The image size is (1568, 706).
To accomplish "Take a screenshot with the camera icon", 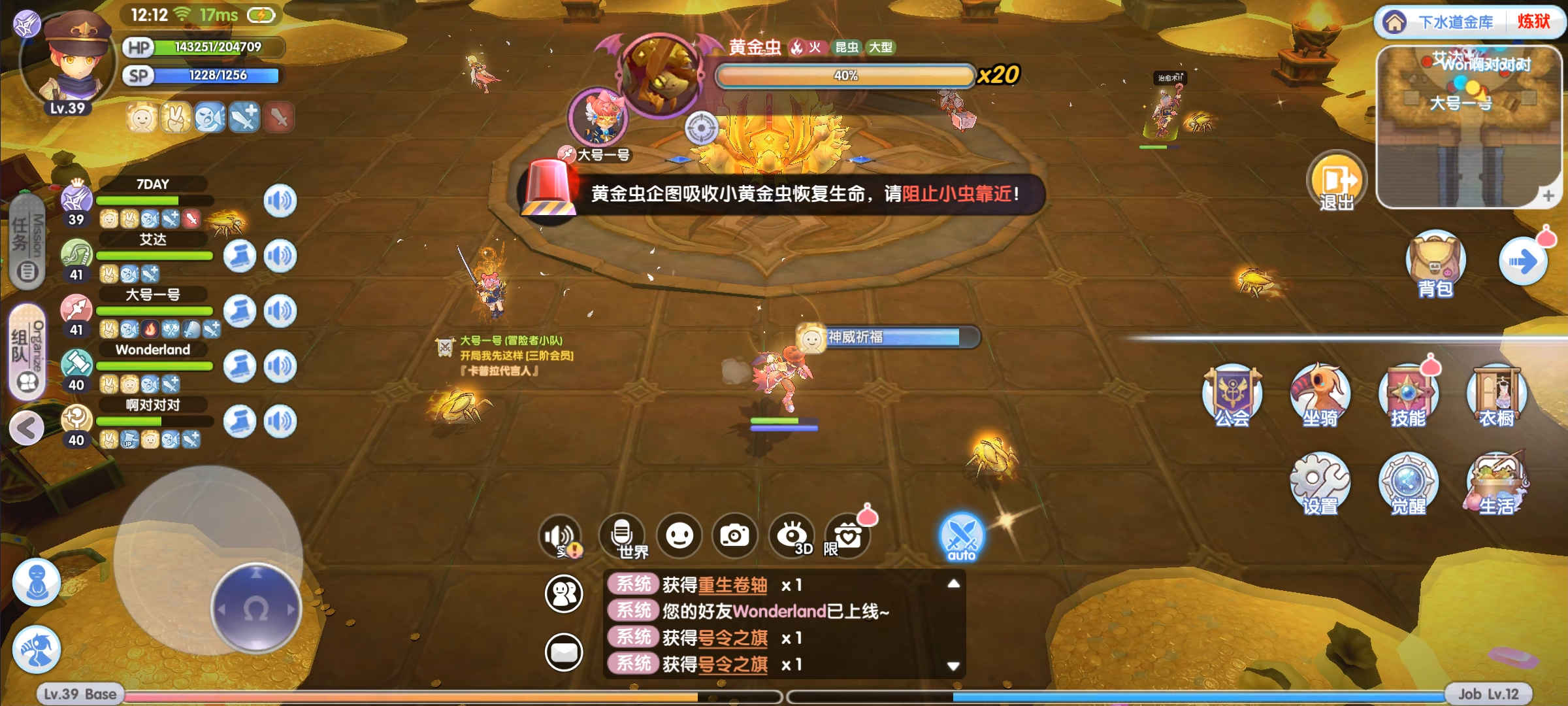I will 736,535.
